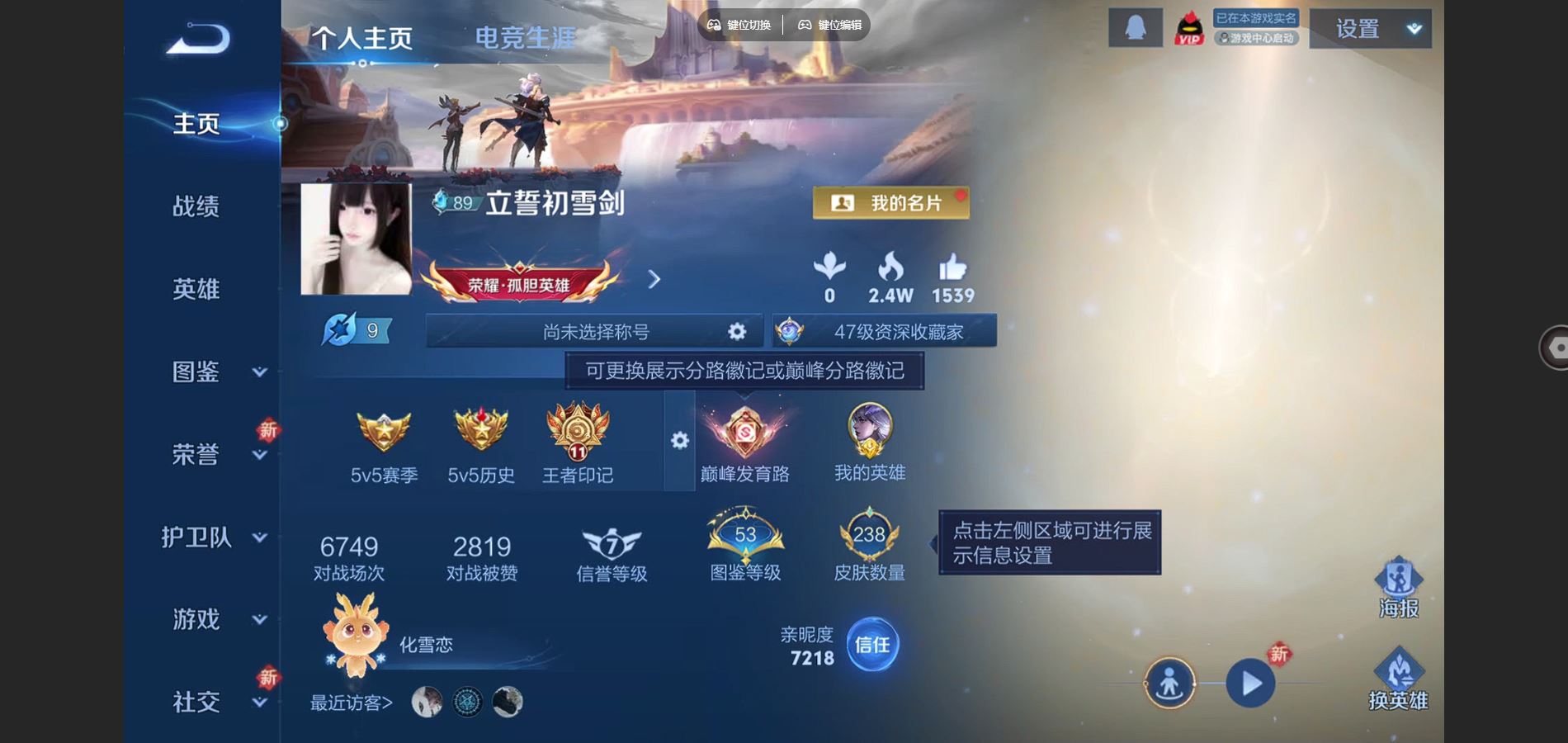Click the QQ notification bell icon
Screen dimensions: 1568x743
tap(1135, 27)
